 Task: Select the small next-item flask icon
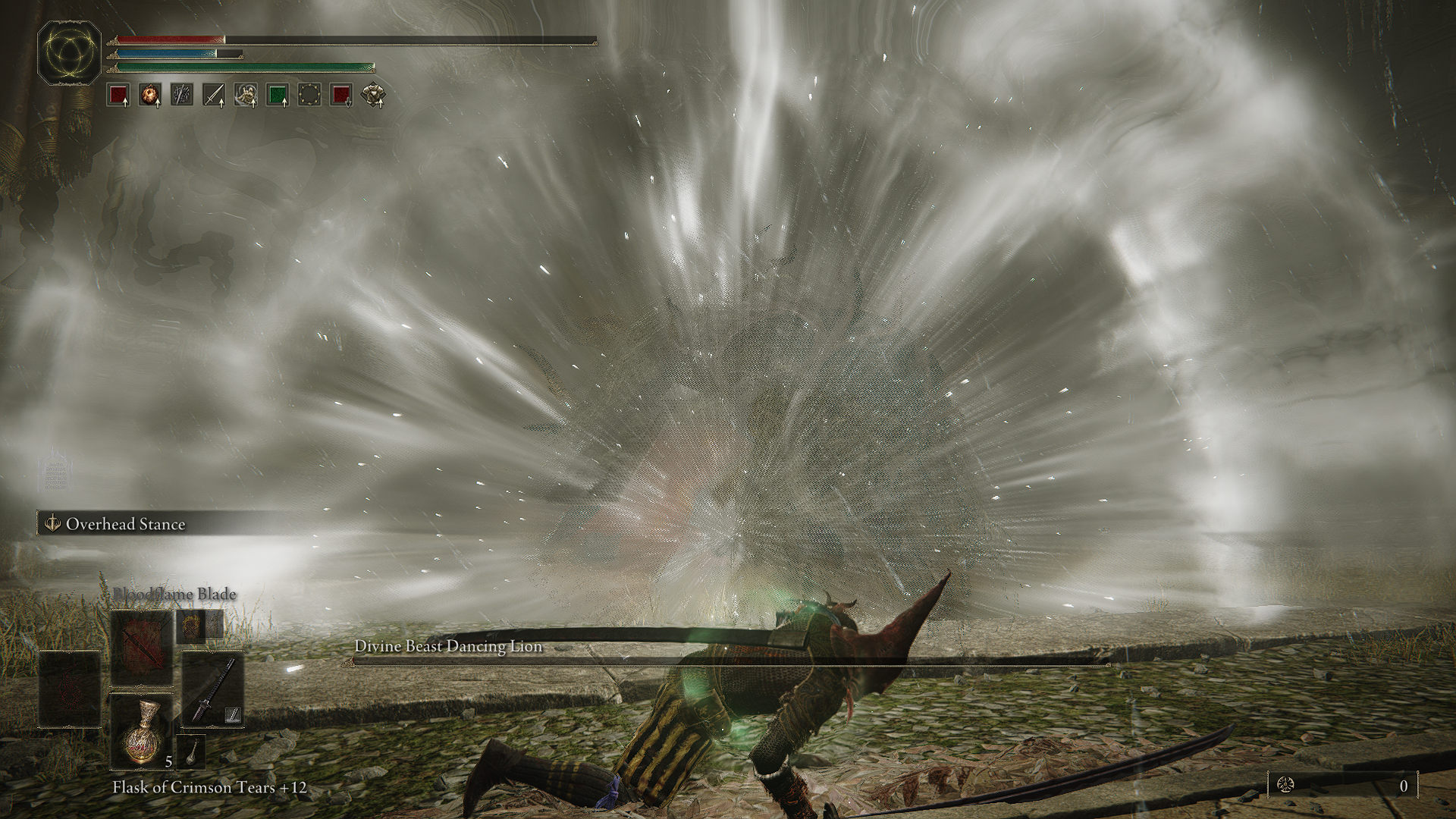coord(192,750)
